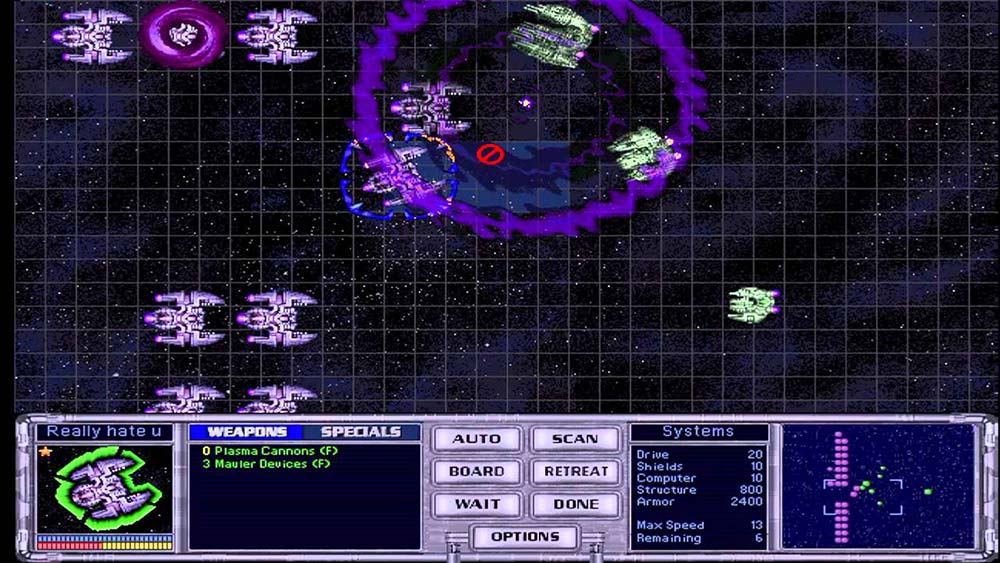Order a BOARD action

click(x=476, y=471)
